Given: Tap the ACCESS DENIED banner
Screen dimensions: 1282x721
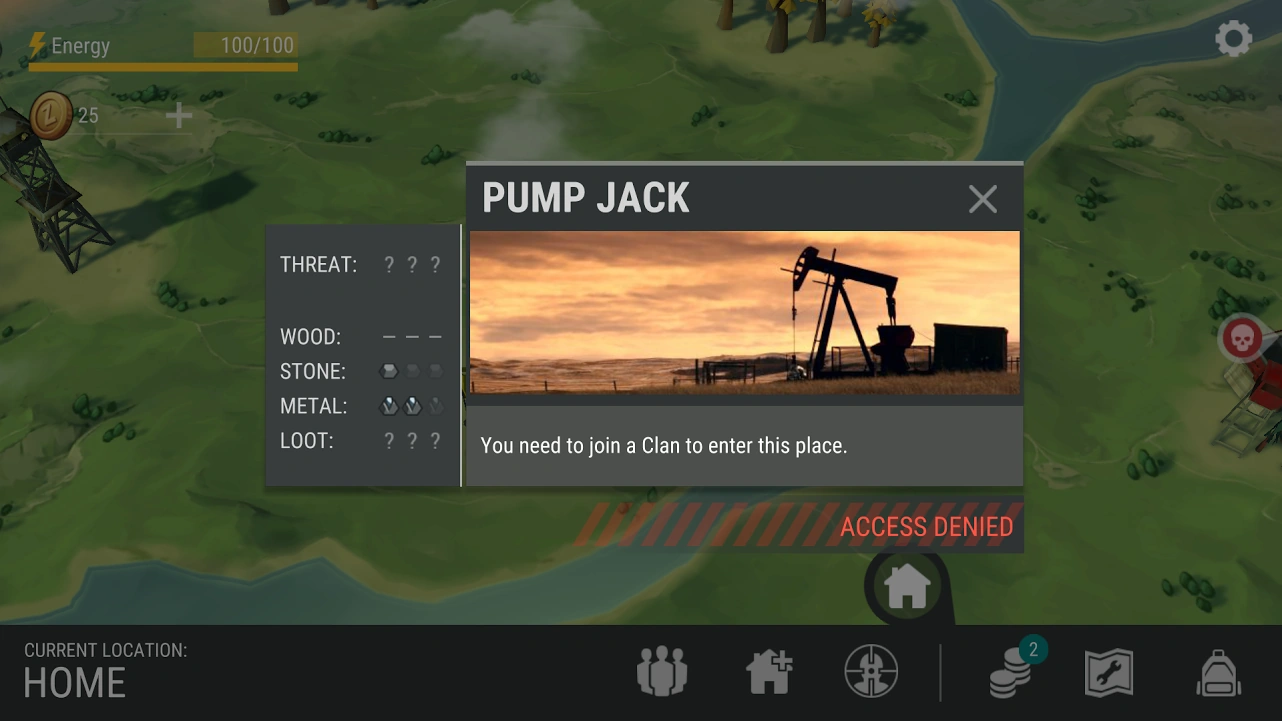Looking at the screenshot, I should click(x=926, y=525).
